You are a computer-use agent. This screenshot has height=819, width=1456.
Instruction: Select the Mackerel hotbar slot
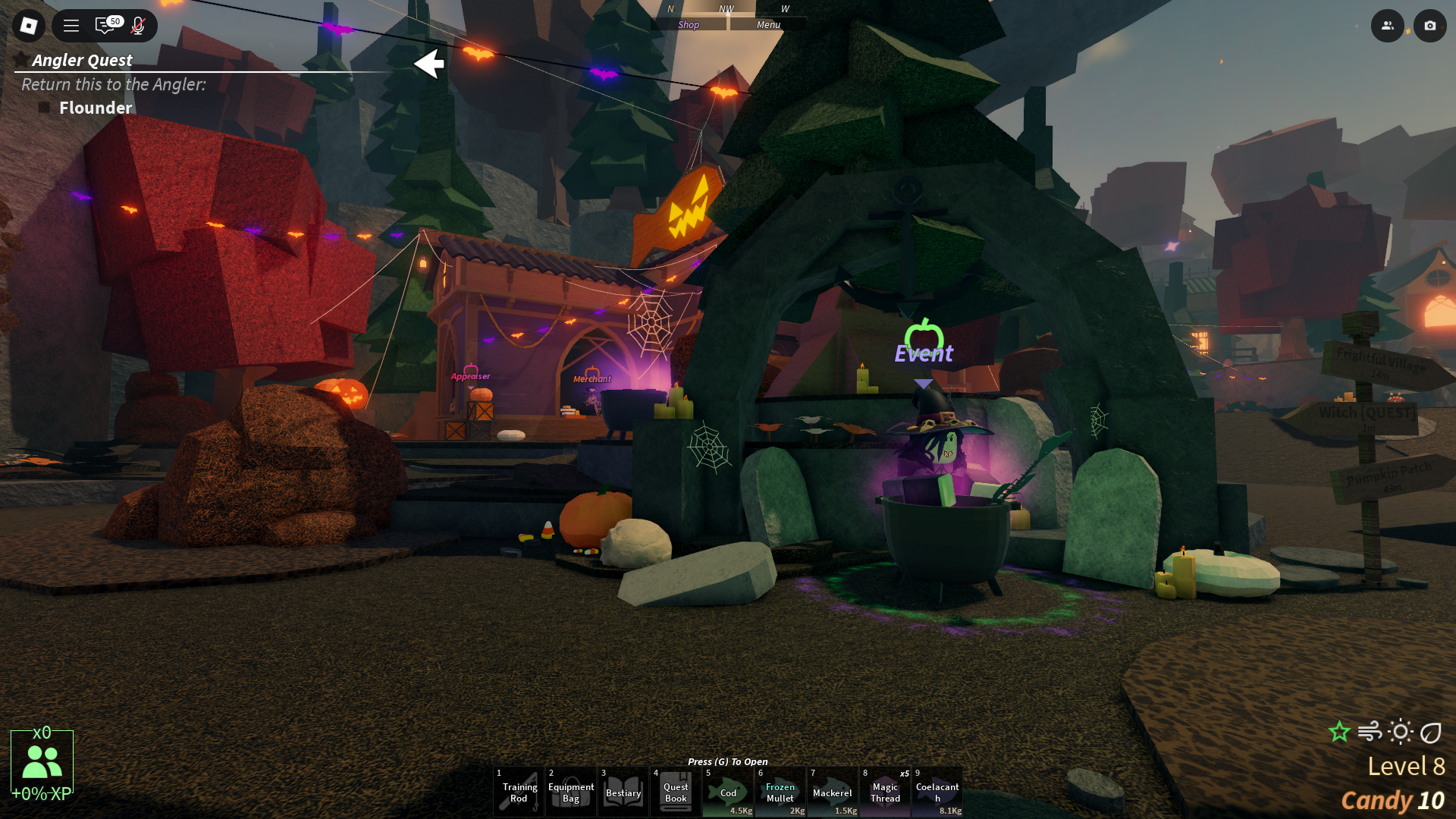point(833,792)
